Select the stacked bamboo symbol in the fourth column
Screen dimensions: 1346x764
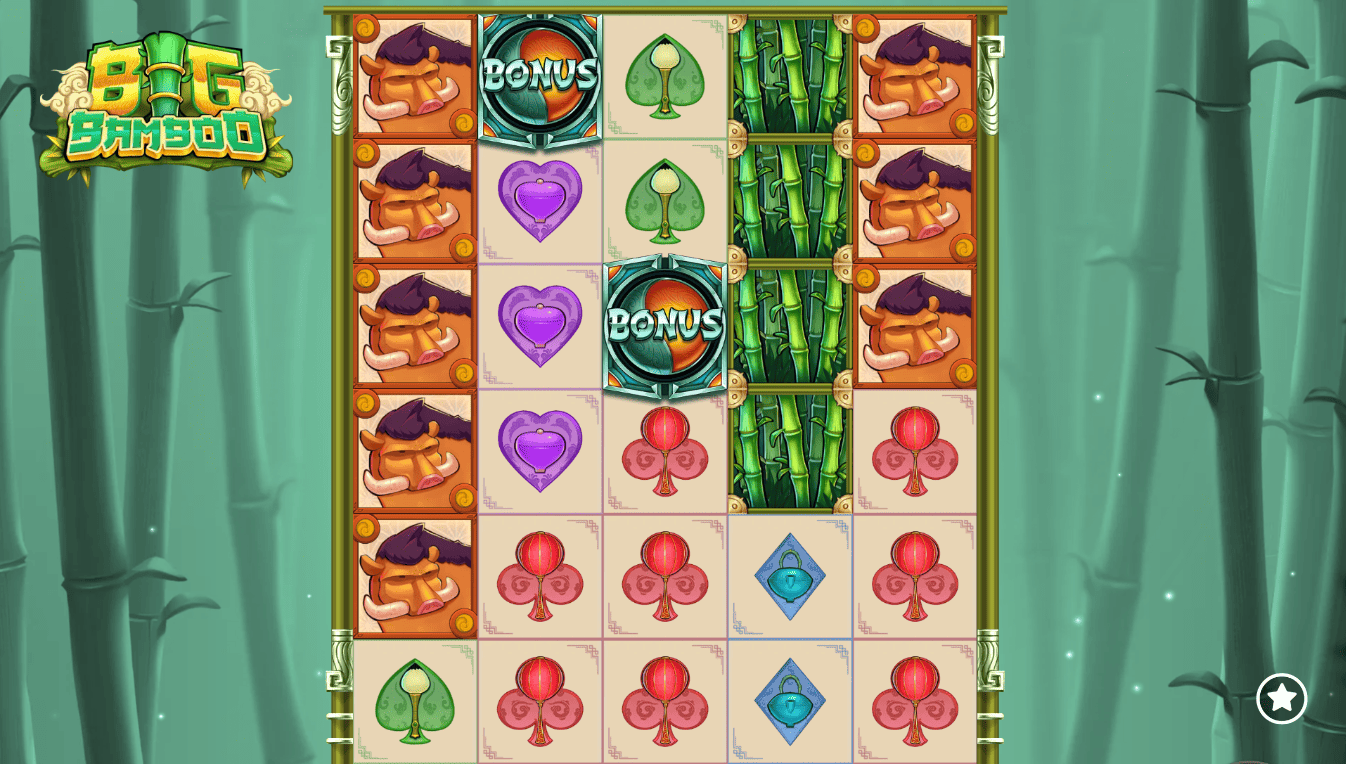pyautogui.click(x=790, y=260)
